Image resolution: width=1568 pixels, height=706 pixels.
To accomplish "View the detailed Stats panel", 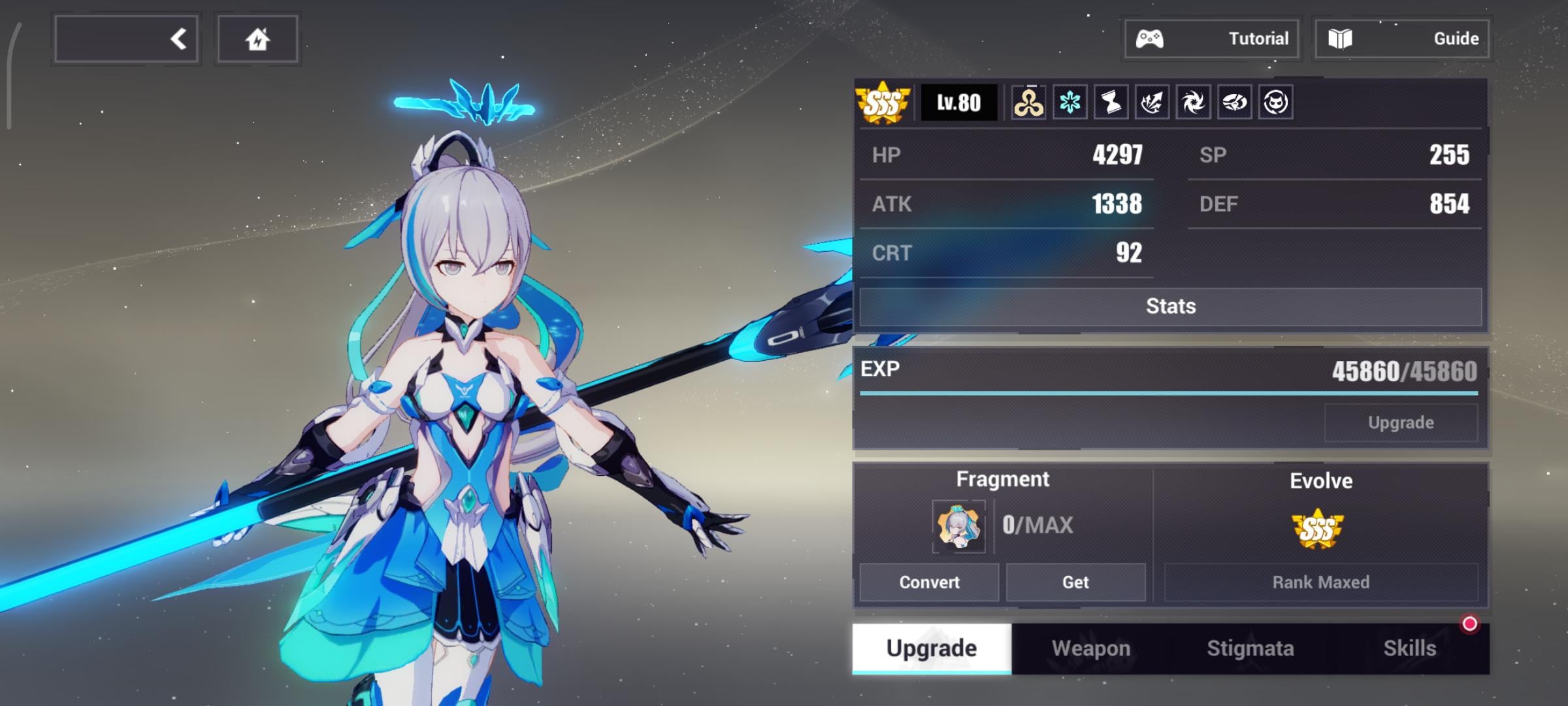I will tap(1170, 306).
